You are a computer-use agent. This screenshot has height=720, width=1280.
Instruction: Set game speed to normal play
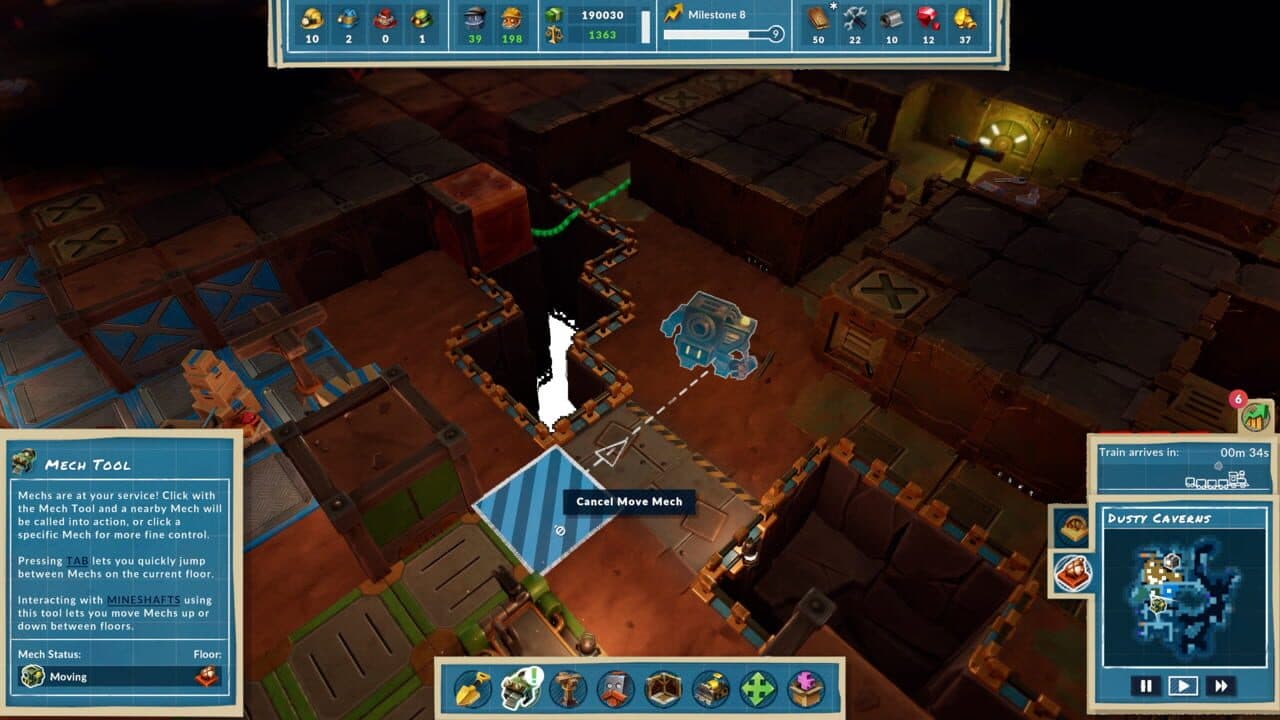click(x=1183, y=686)
